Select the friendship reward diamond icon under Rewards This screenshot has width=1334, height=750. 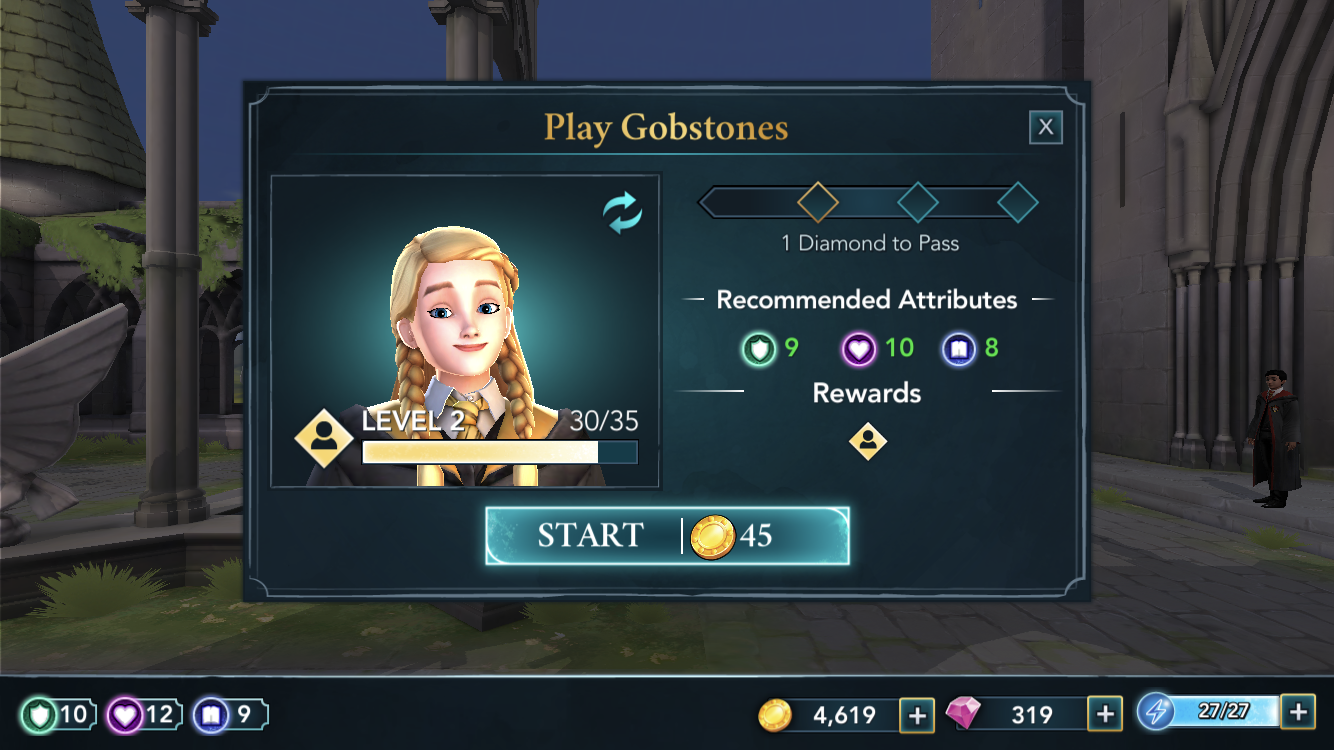(867, 441)
